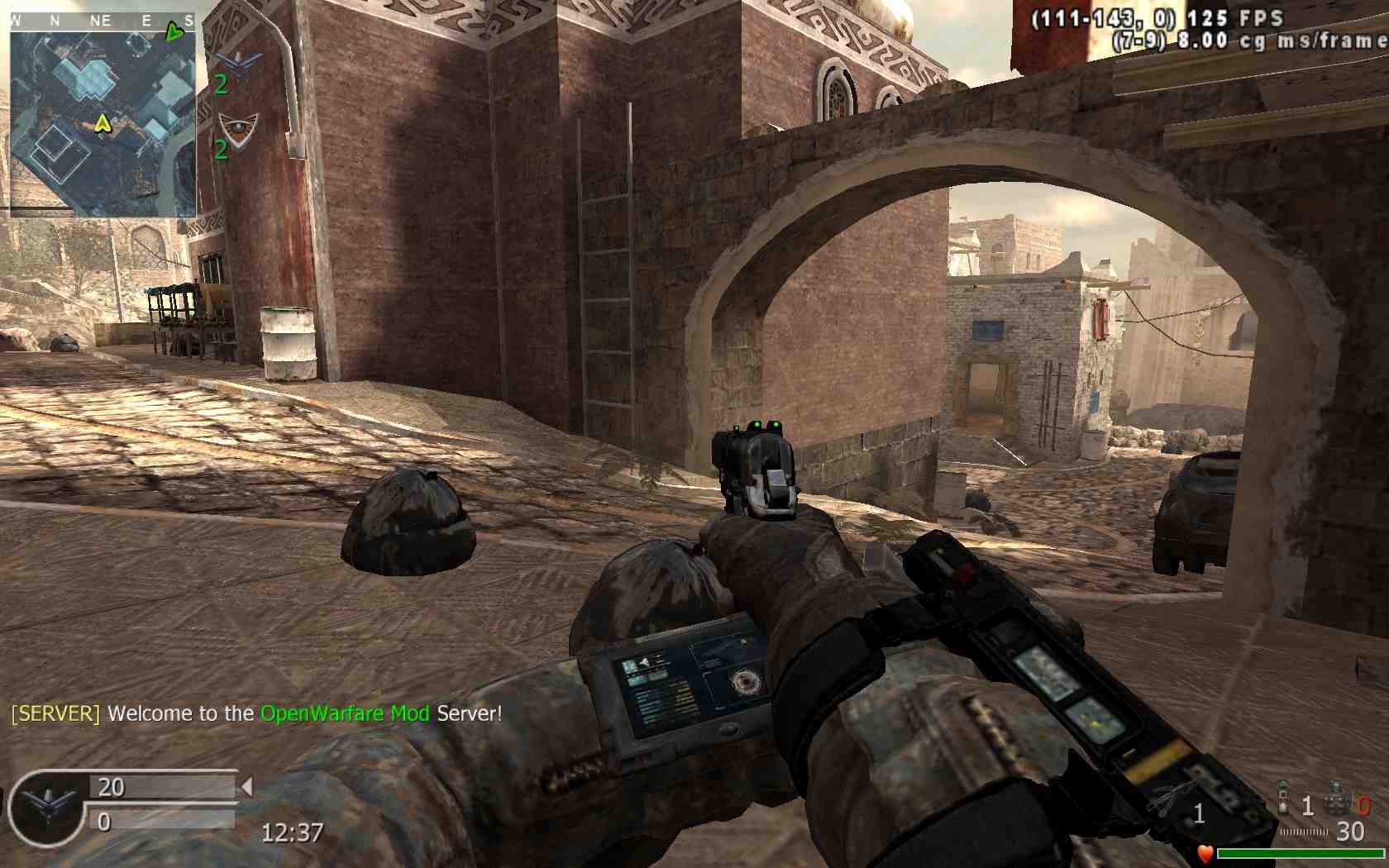The width and height of the screenshot is (1389, 868).
Task: Click the OpenWarfare Mod server welcome message
Action: click(x=256, y=713)
